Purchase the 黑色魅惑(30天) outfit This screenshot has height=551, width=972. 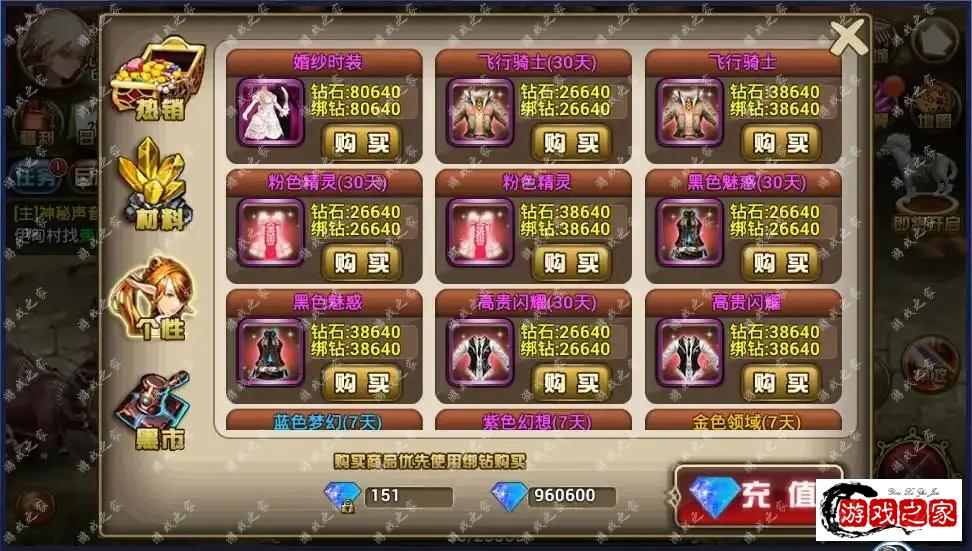tap(780, 262)
